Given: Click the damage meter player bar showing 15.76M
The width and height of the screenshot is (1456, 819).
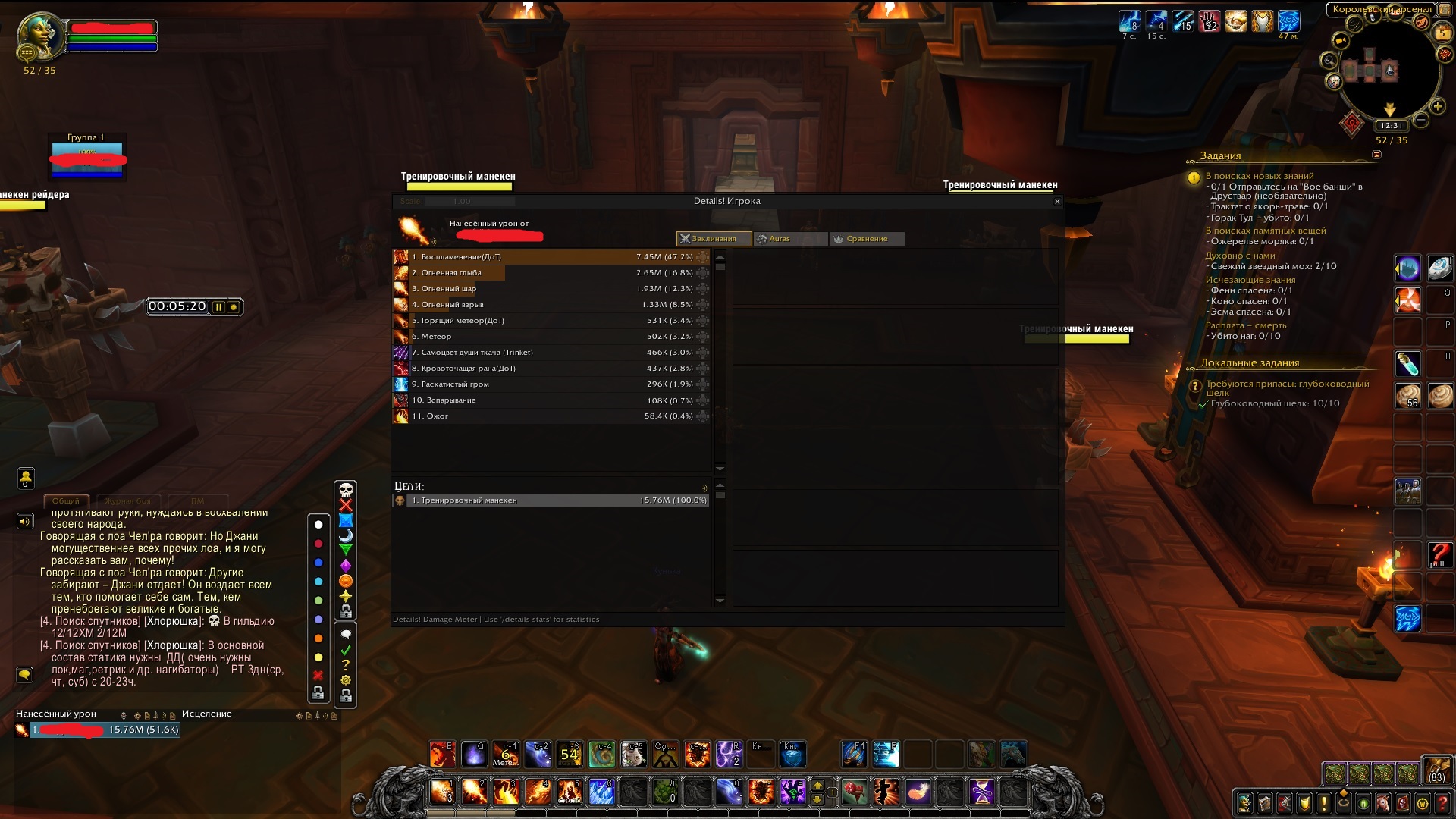Looking at the screenshot, I should pyautogui.click(x=105, y=730).
